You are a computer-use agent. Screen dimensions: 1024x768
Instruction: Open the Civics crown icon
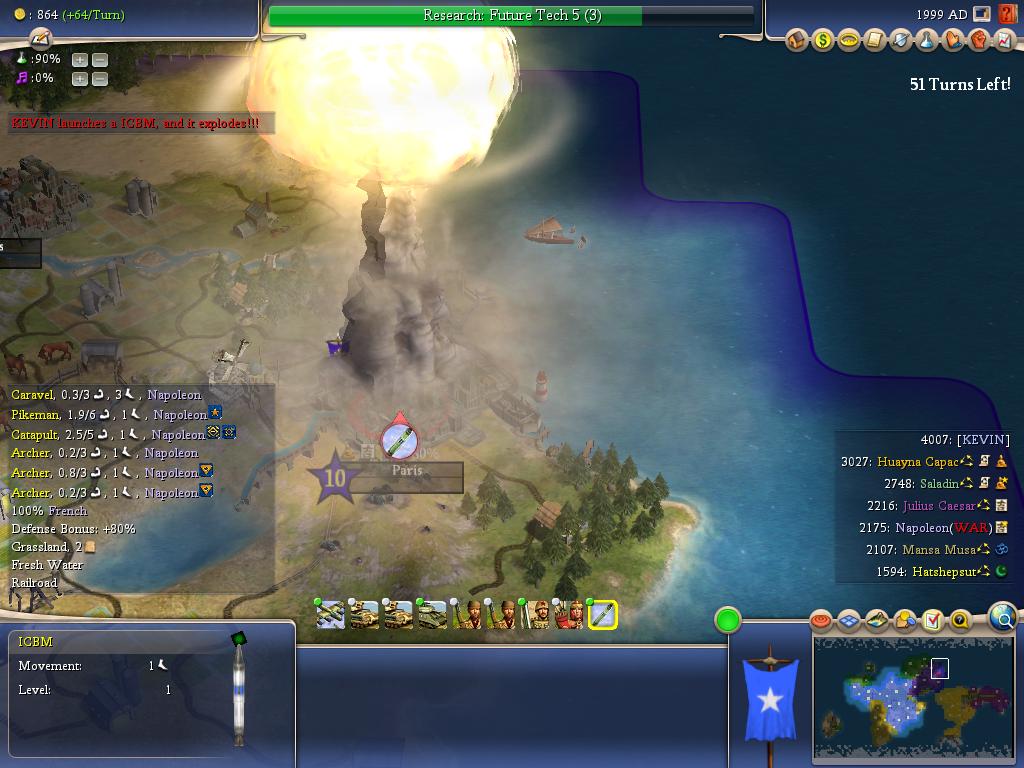pos(849,41)
